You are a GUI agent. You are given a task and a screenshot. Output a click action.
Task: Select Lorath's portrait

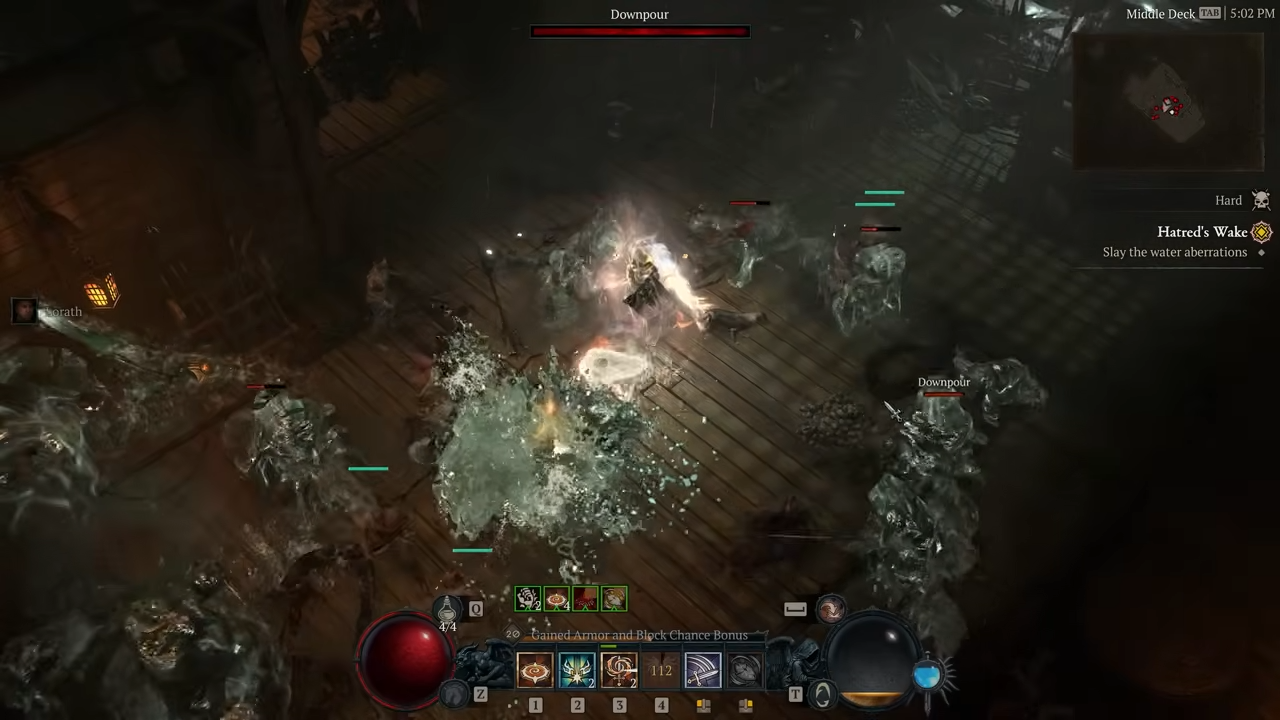click(x=24, y=311)
